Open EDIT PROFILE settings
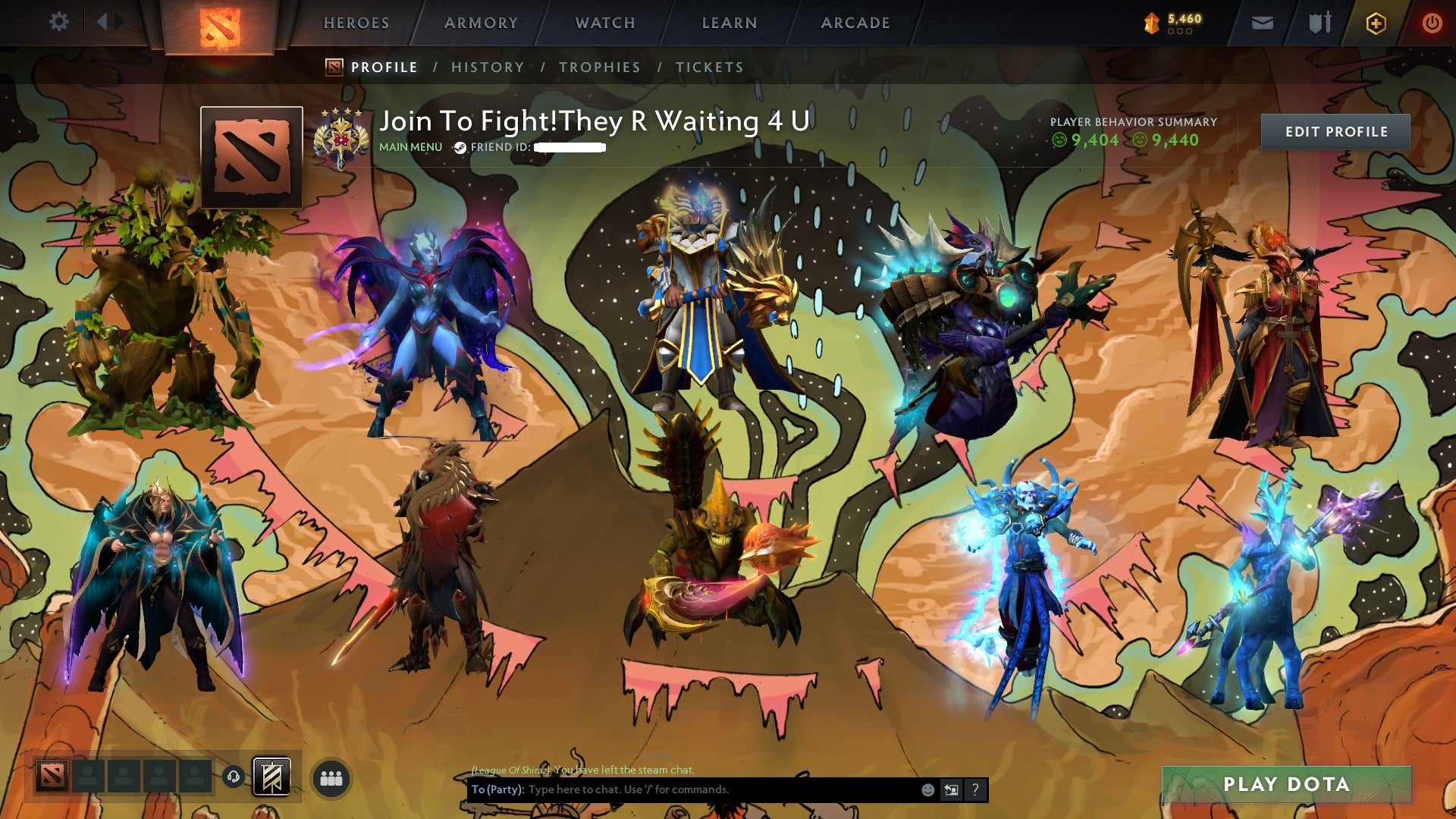This screenshot has height=819, width=1456. [1336, 131]
